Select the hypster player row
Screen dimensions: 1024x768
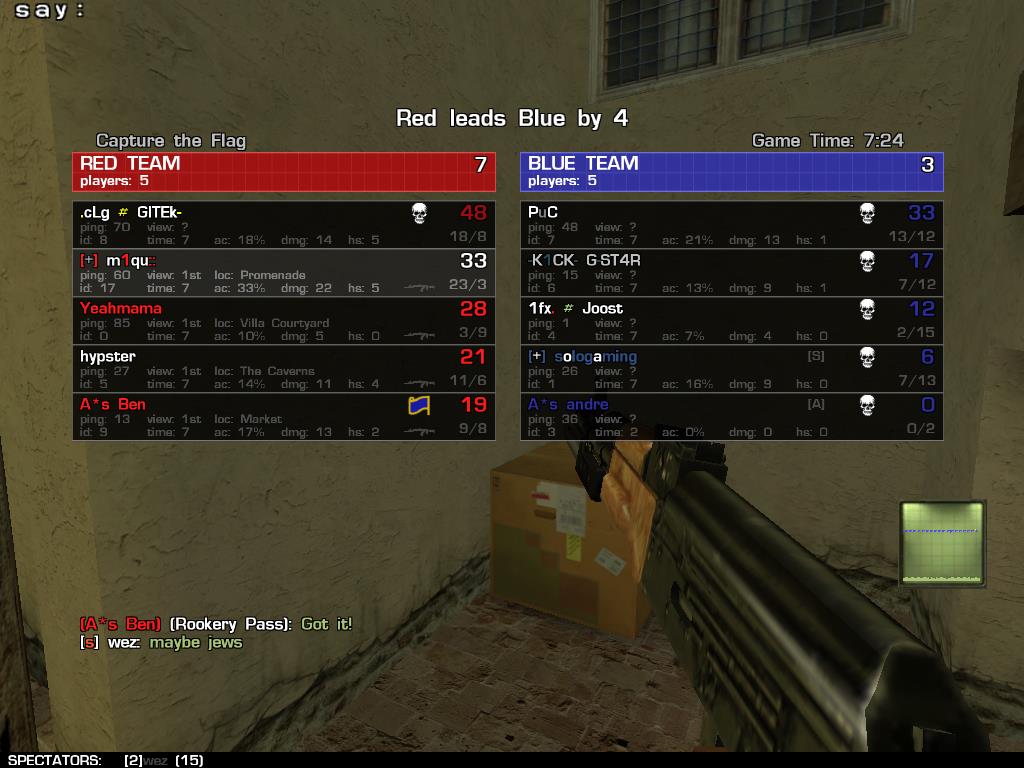pos(283,369)
